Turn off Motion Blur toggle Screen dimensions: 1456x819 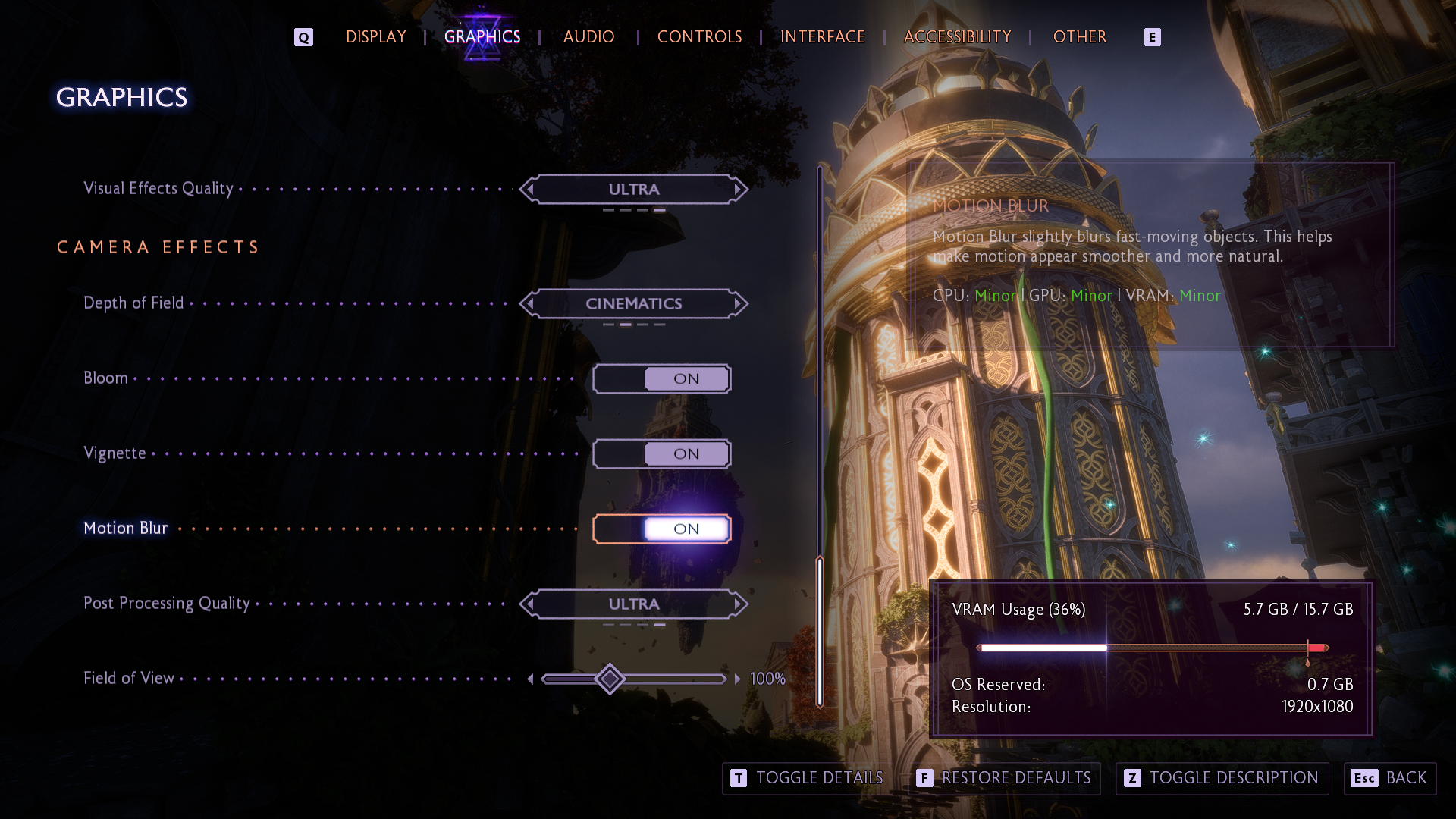tap(661, 529)
